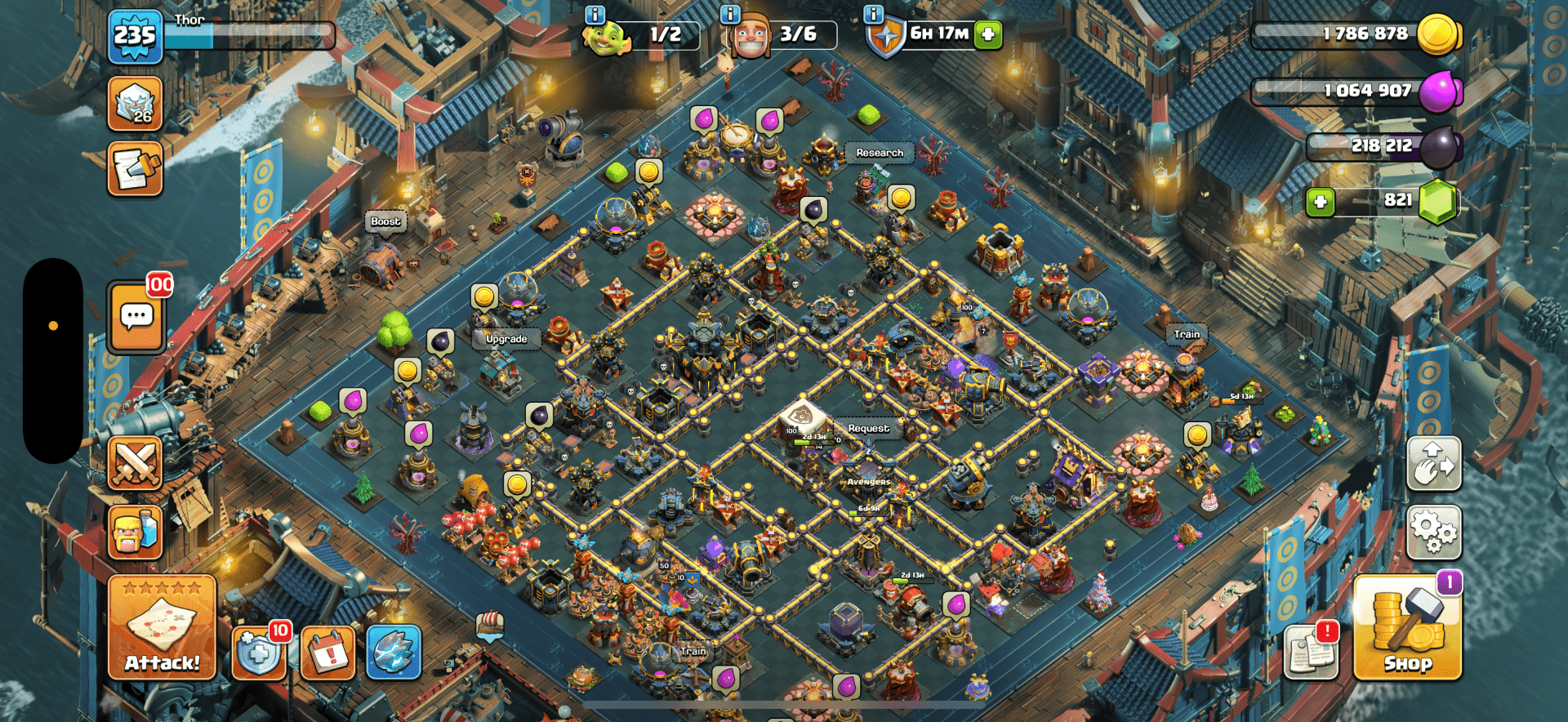The image size is (1568, 722).
Task: Tap the Boost label beside the barrel
Action: (x=385, y=221)
